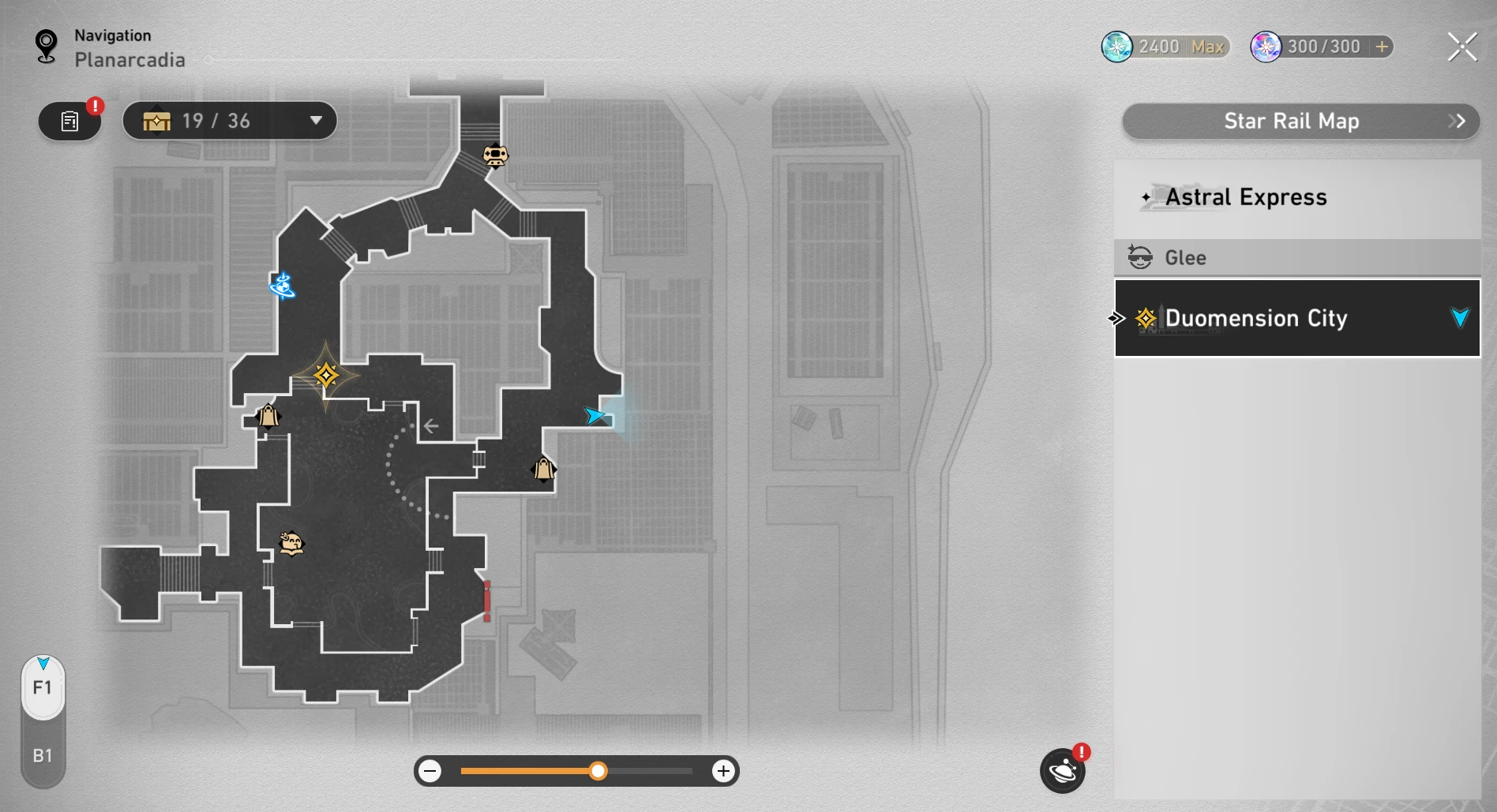Click the map zoom slider handle
Viewport: 1497px width, 812px height.
coord(598,771)
